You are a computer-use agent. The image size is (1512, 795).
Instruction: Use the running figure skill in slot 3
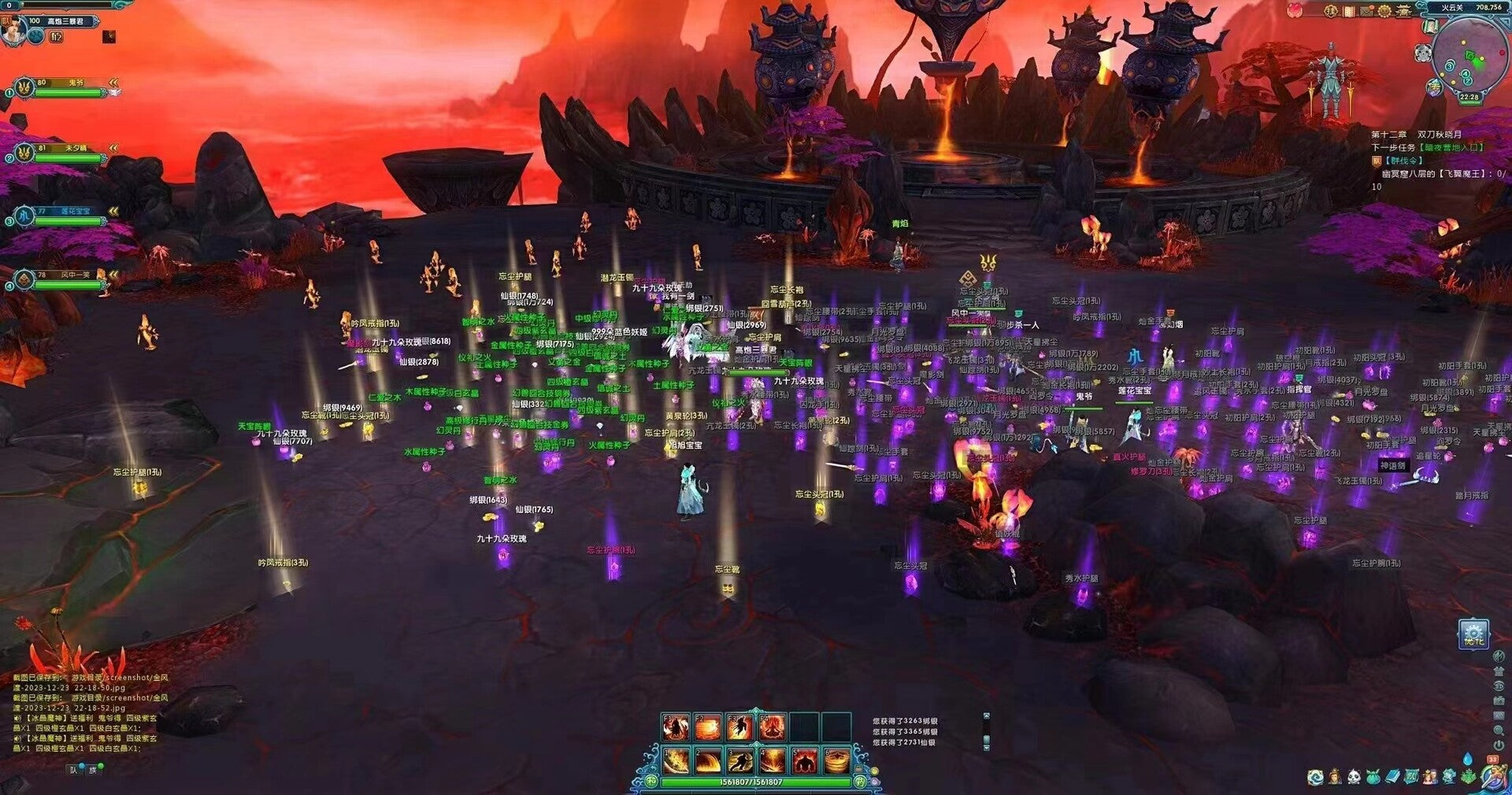pos(739,761)
